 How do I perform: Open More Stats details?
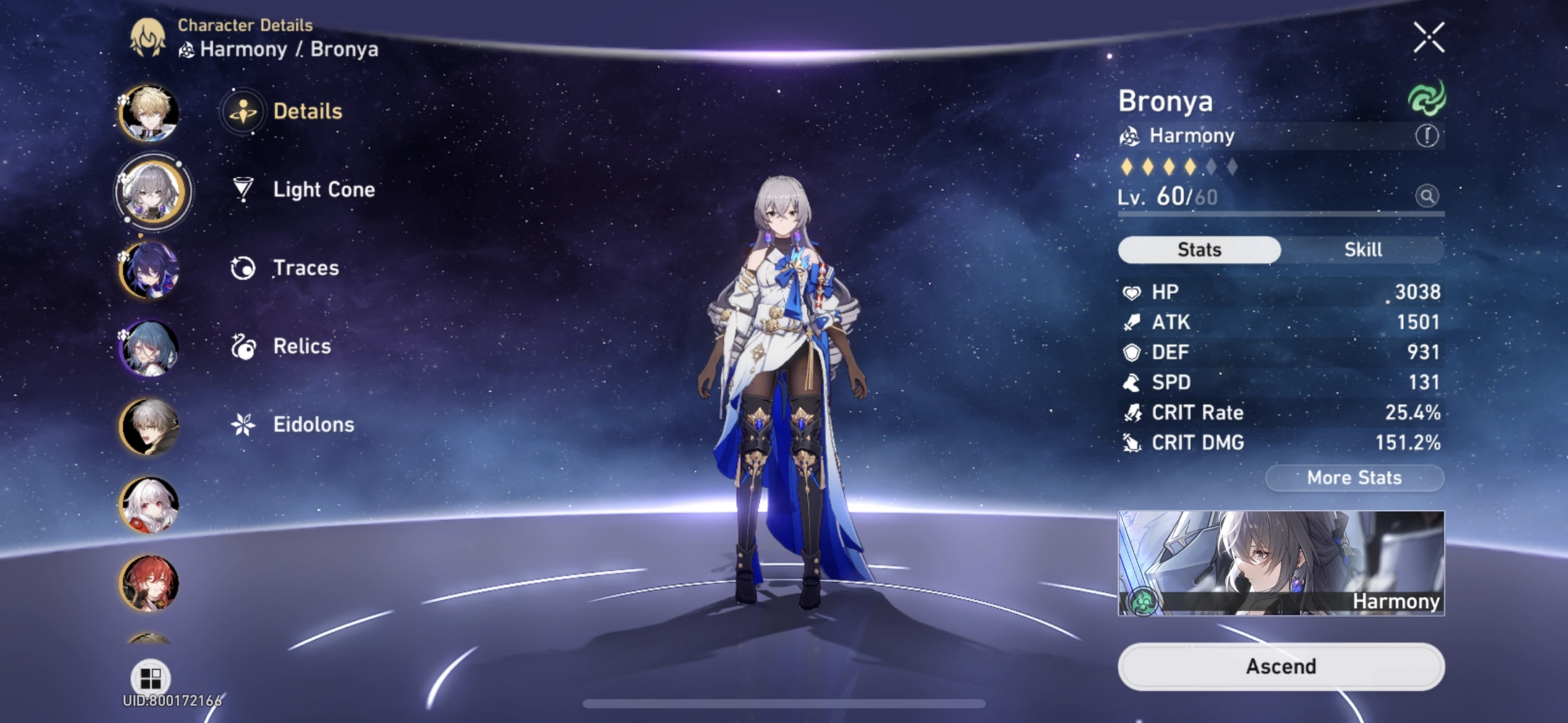(x=1353, y=477)
